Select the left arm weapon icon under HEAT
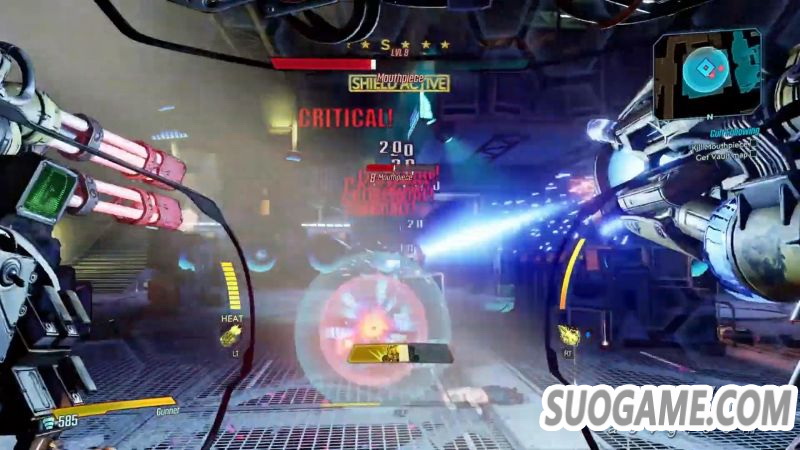This screenshot has width=800, height=450. pos(231,335)
